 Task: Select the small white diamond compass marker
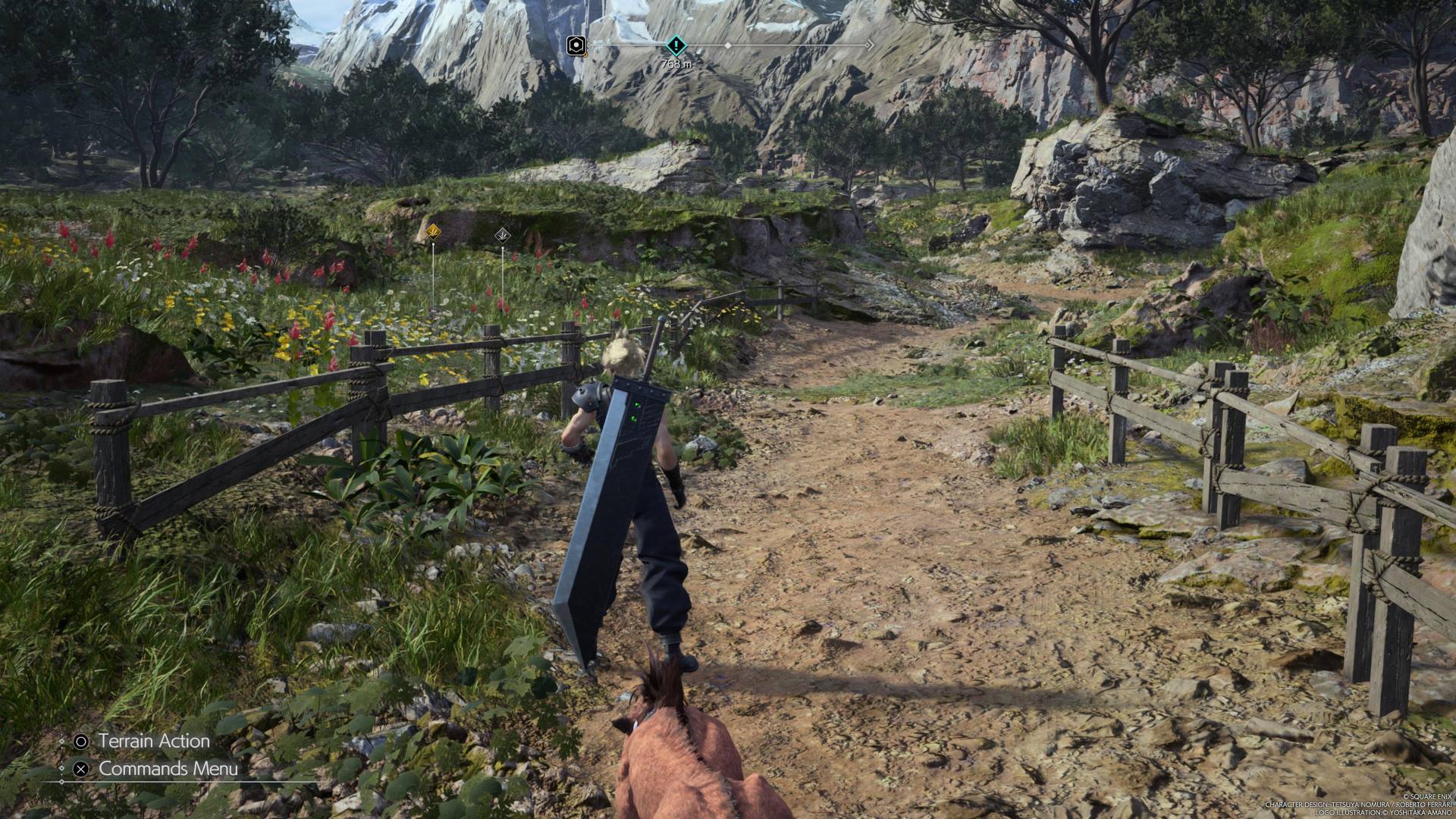(x=728, y=45)
